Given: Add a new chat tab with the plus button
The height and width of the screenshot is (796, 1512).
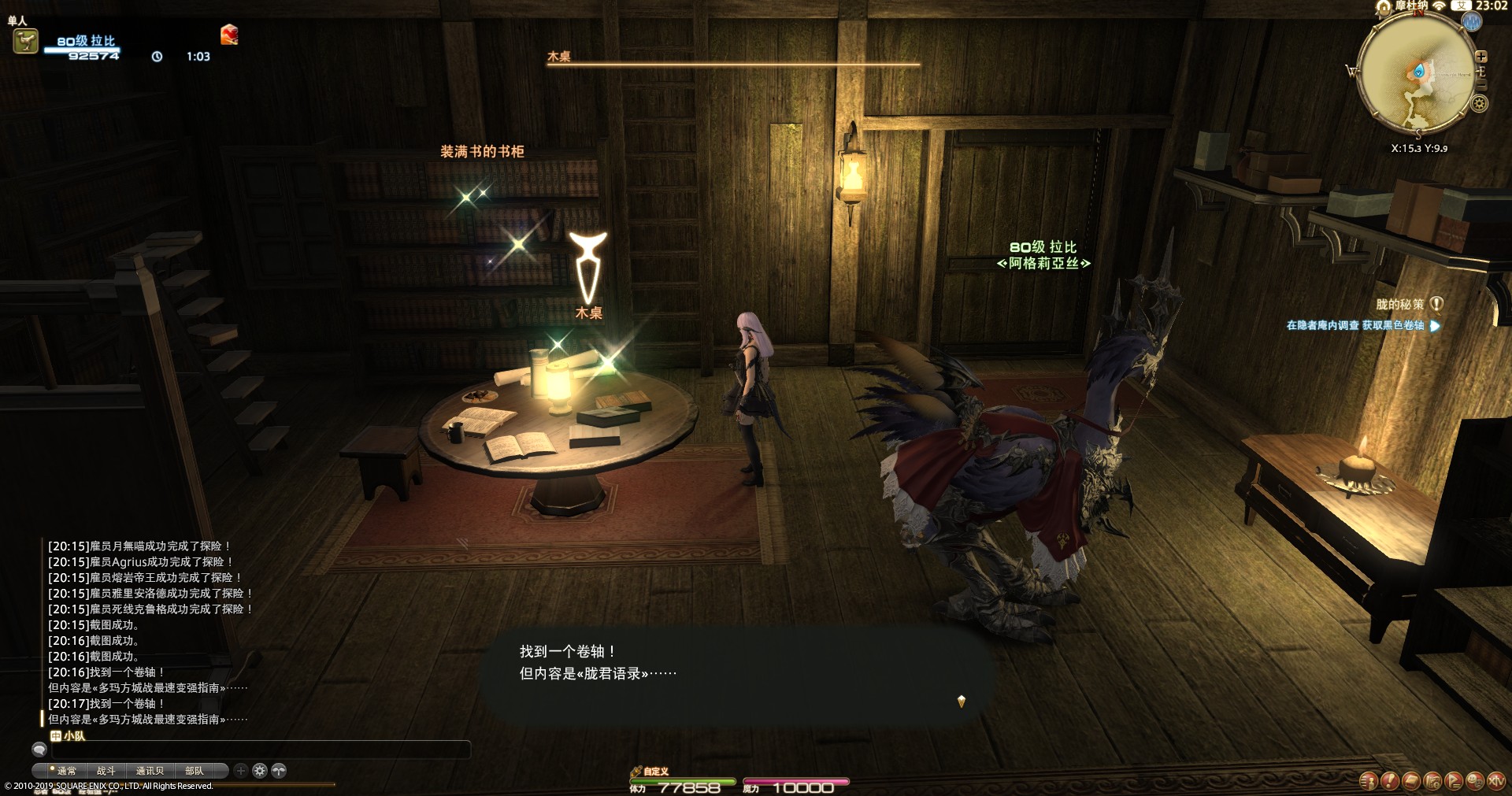Looking at the screenshot, I should (241, 771).
